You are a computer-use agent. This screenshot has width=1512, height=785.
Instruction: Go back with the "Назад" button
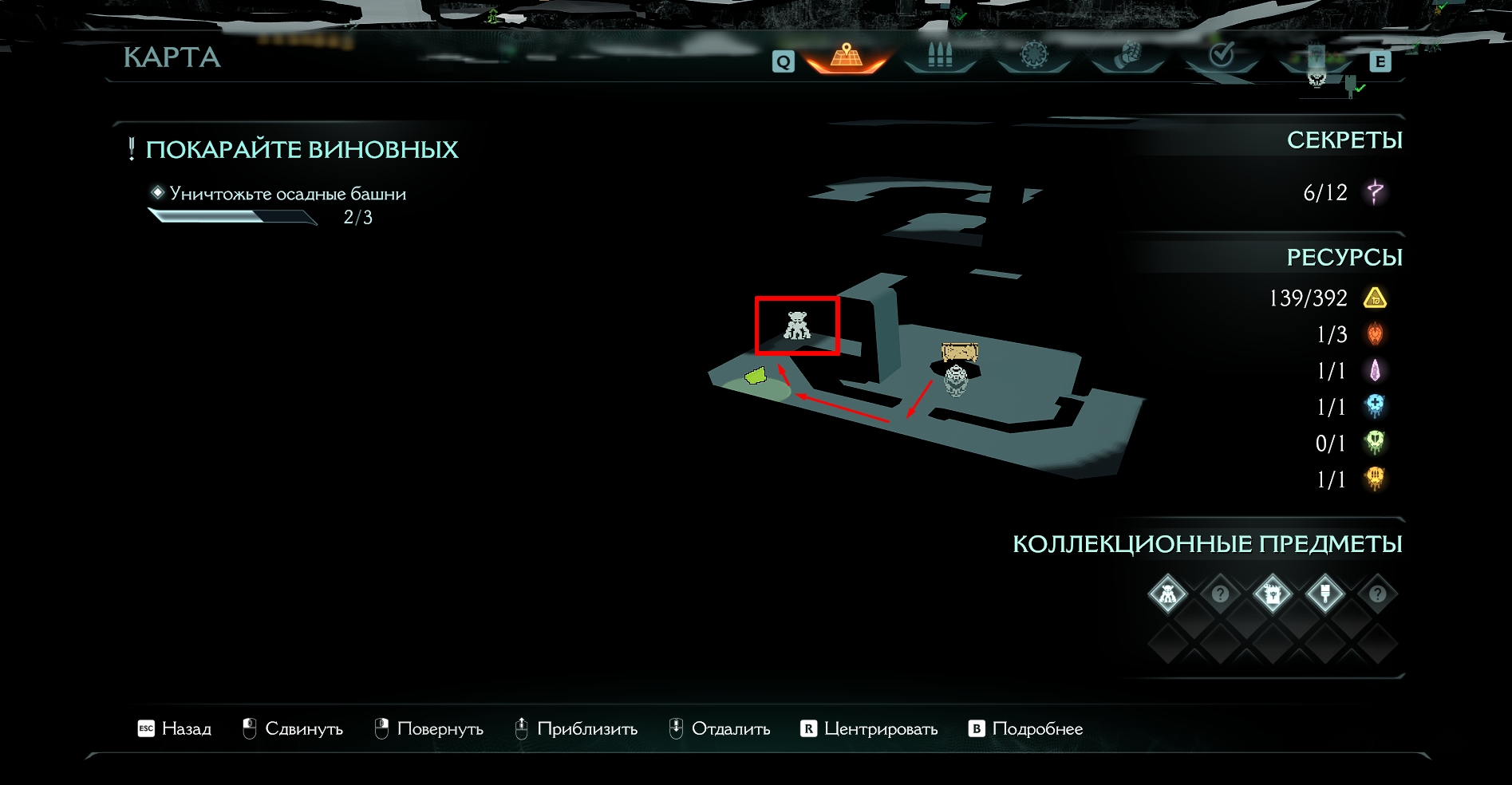175,728
